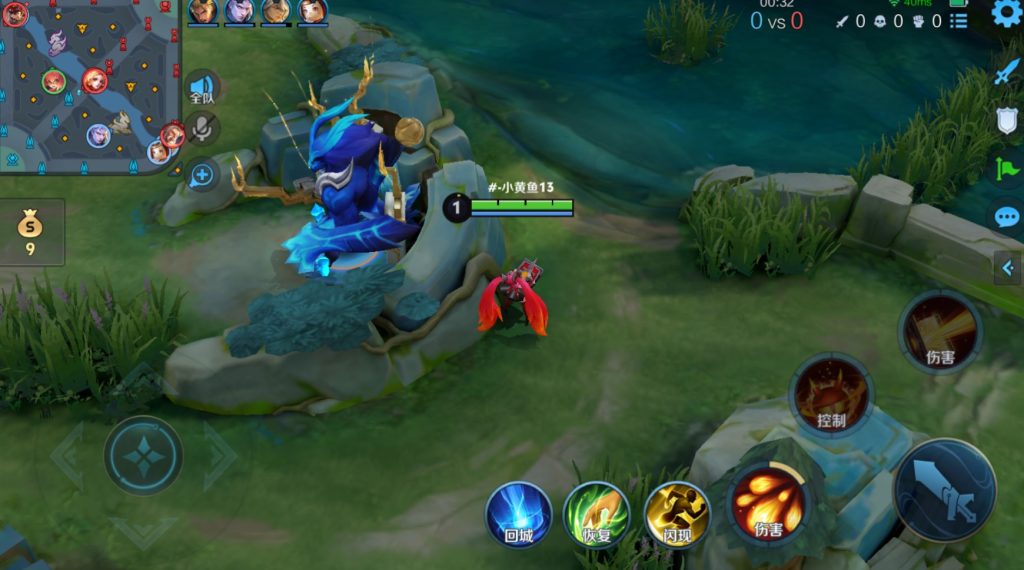Toggle the muted microphone button

203,128
